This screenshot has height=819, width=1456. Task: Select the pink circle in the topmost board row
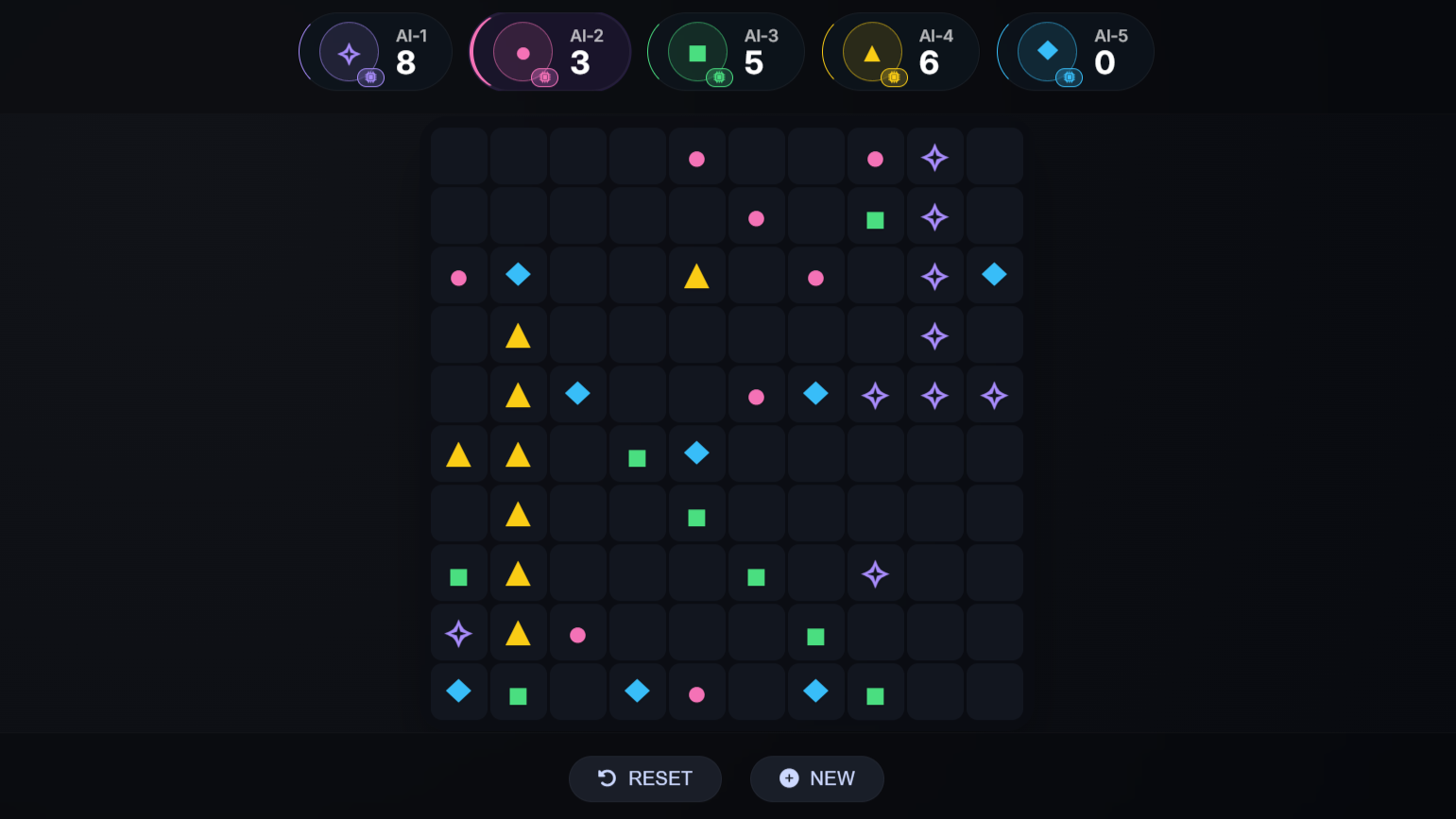click(696, 159)
